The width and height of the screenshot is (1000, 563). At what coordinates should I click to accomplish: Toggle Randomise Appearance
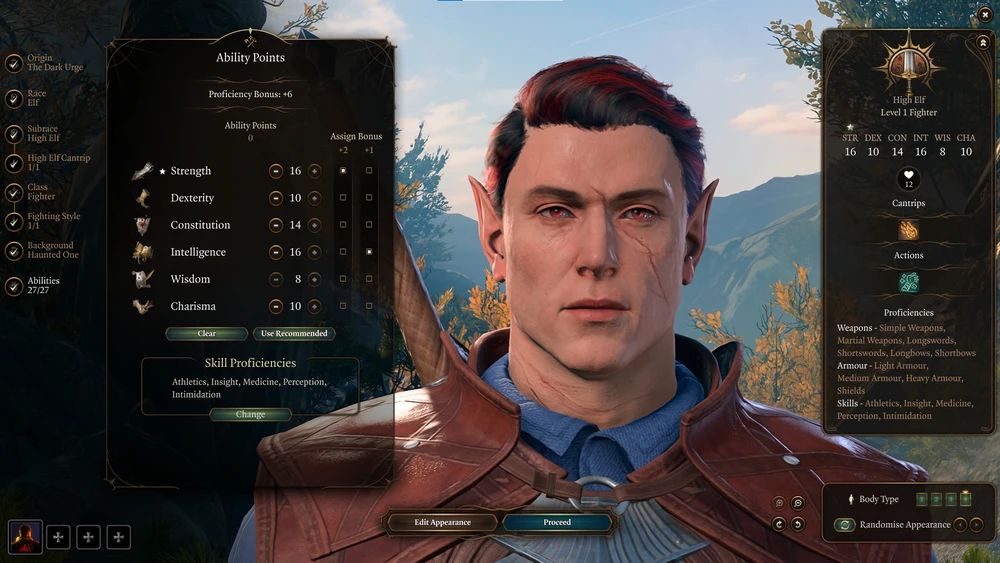tap(845, 524)
